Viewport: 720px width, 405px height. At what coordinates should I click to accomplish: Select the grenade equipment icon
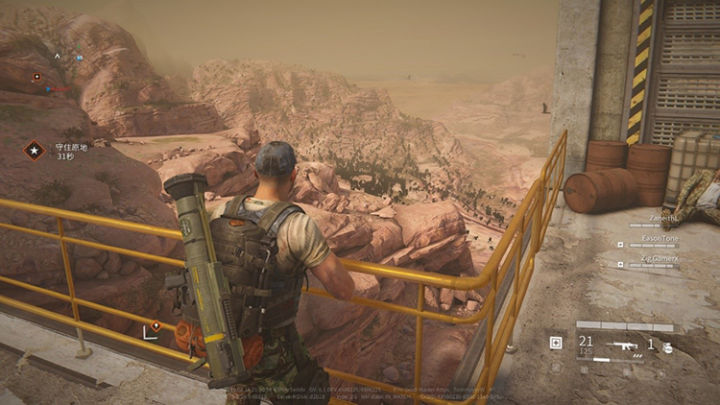pyautogui.click(x=667, y=346)
